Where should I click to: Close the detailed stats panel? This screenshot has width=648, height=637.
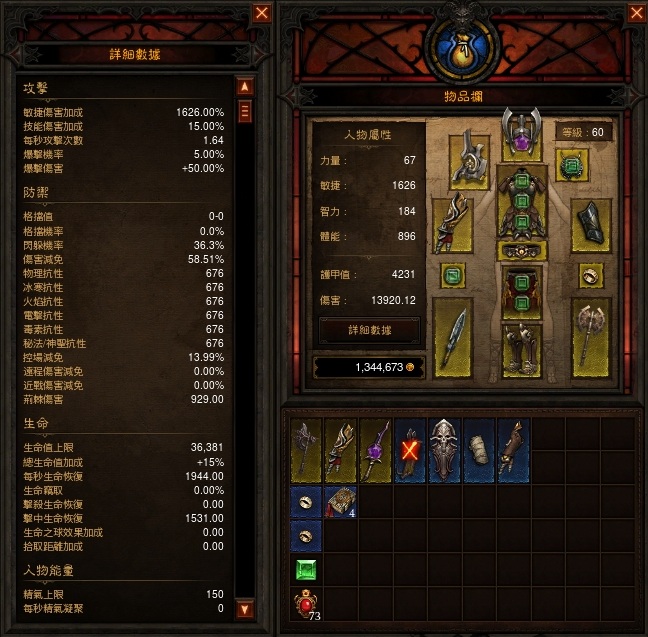(x=262, y=13)
